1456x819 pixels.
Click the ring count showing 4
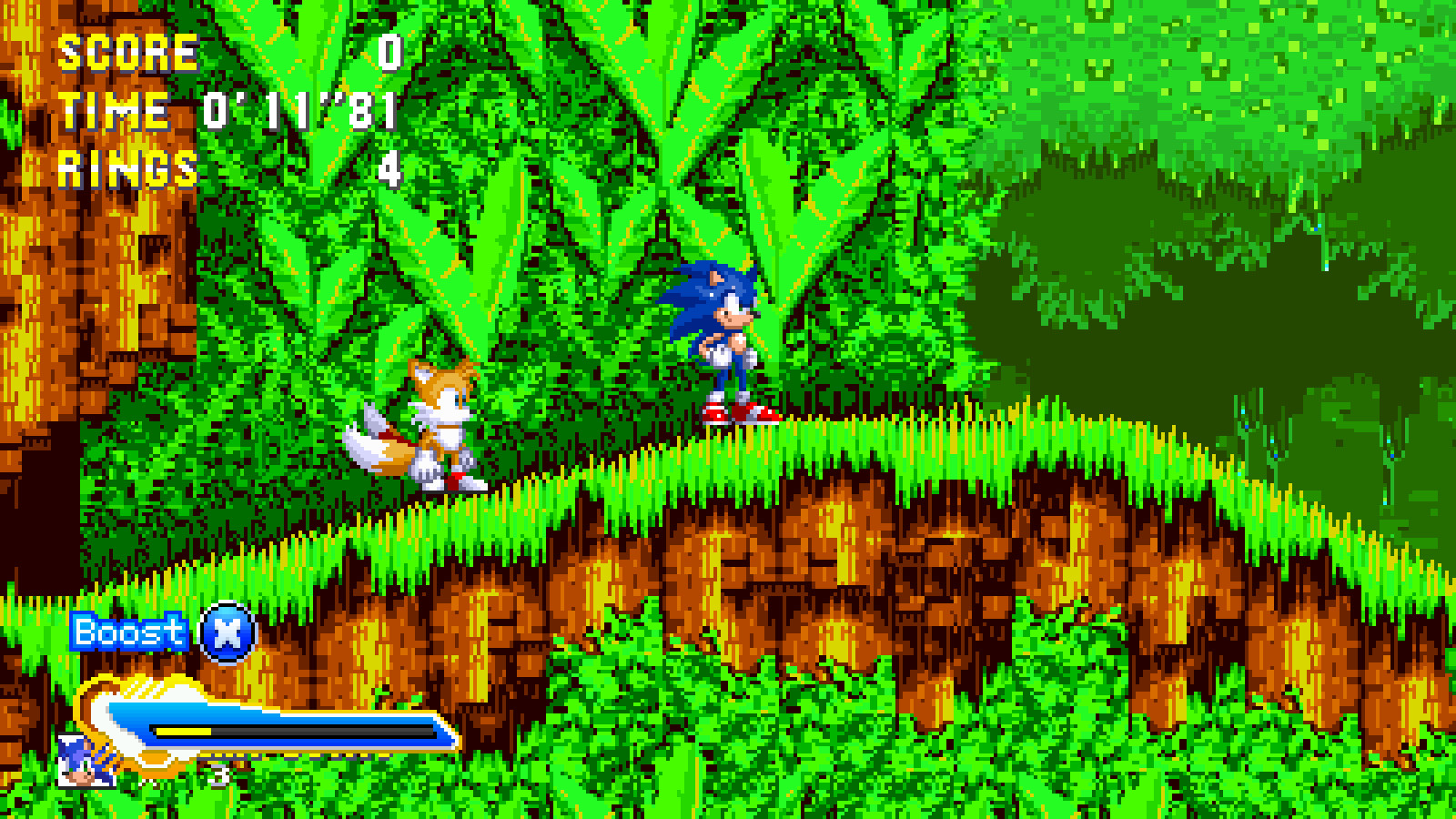tap(389, 168)
